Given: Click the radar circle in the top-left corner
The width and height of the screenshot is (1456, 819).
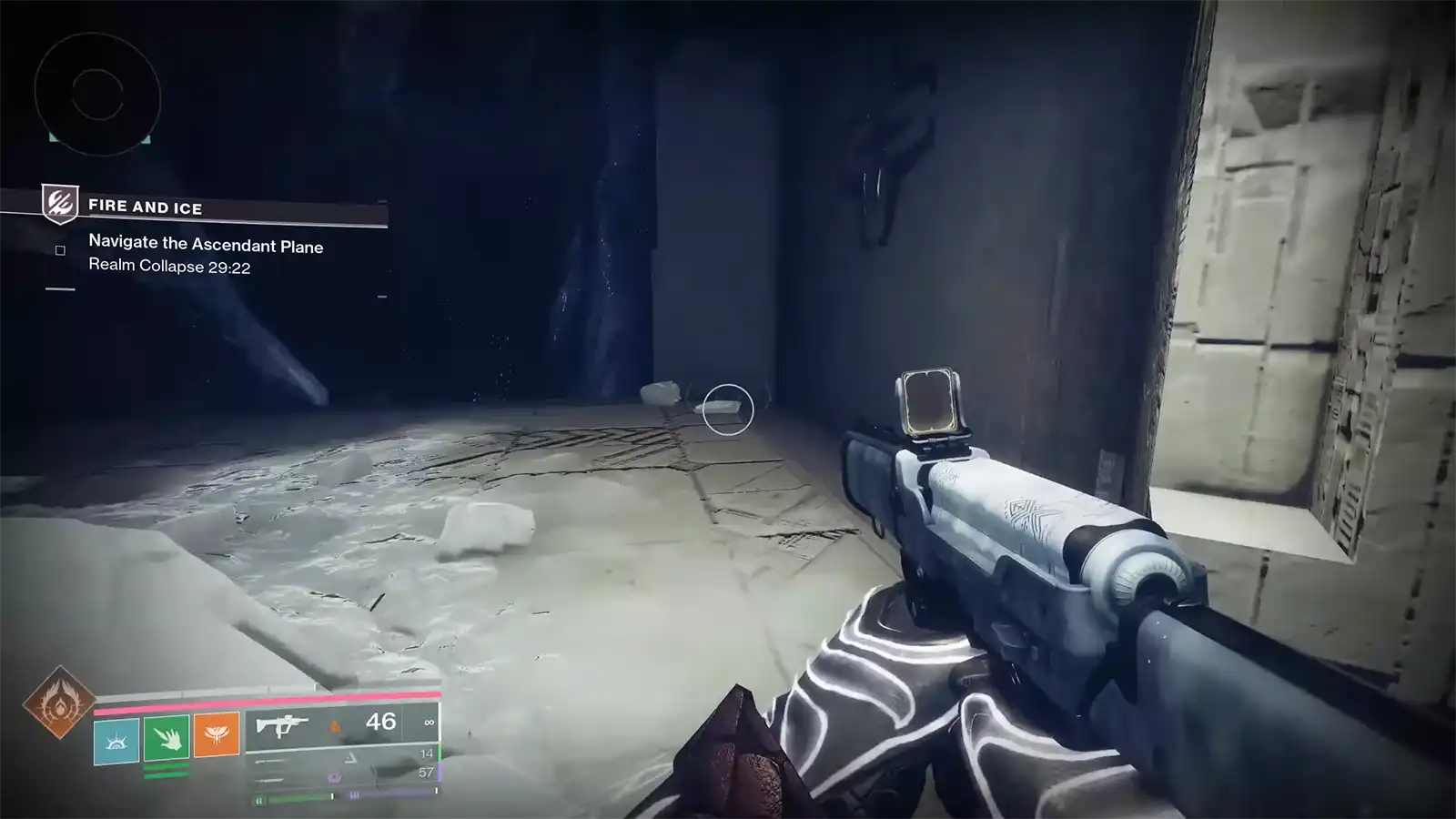Looking at the screenshot, I should point(96,96).
